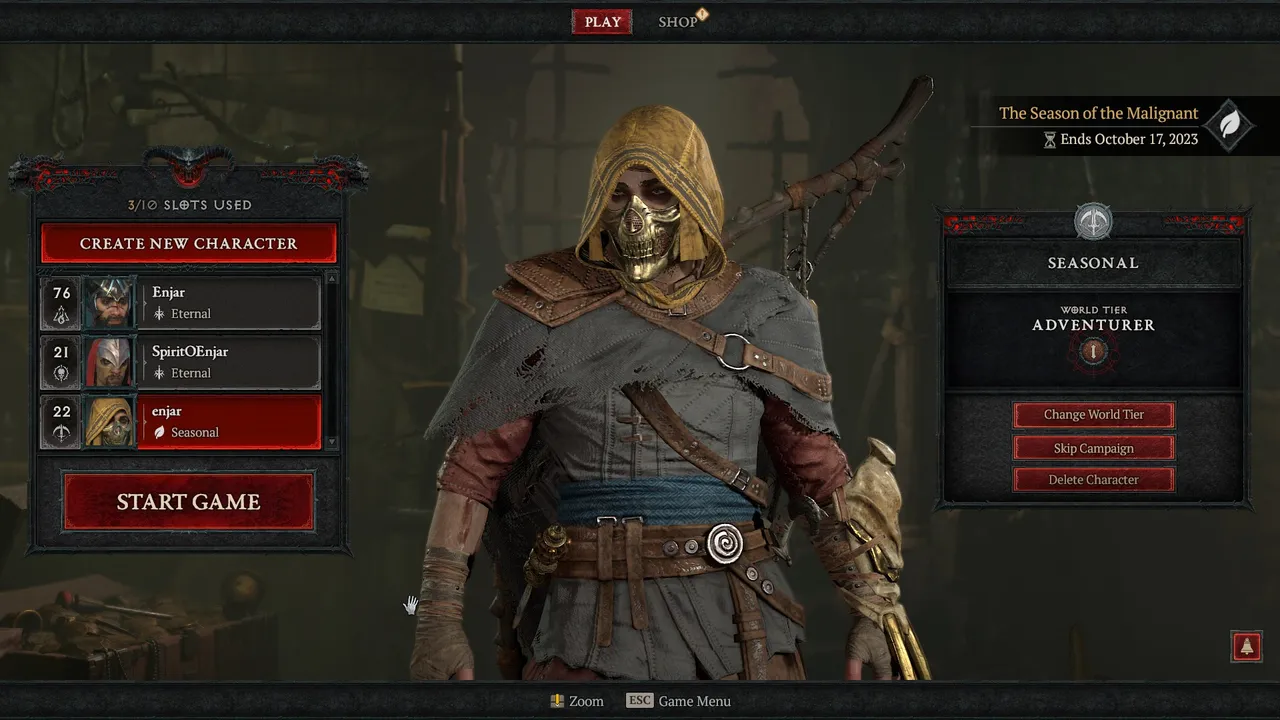Screen dimensions: 1280x720
Task: Change the World Tier
Action: 1094,415
